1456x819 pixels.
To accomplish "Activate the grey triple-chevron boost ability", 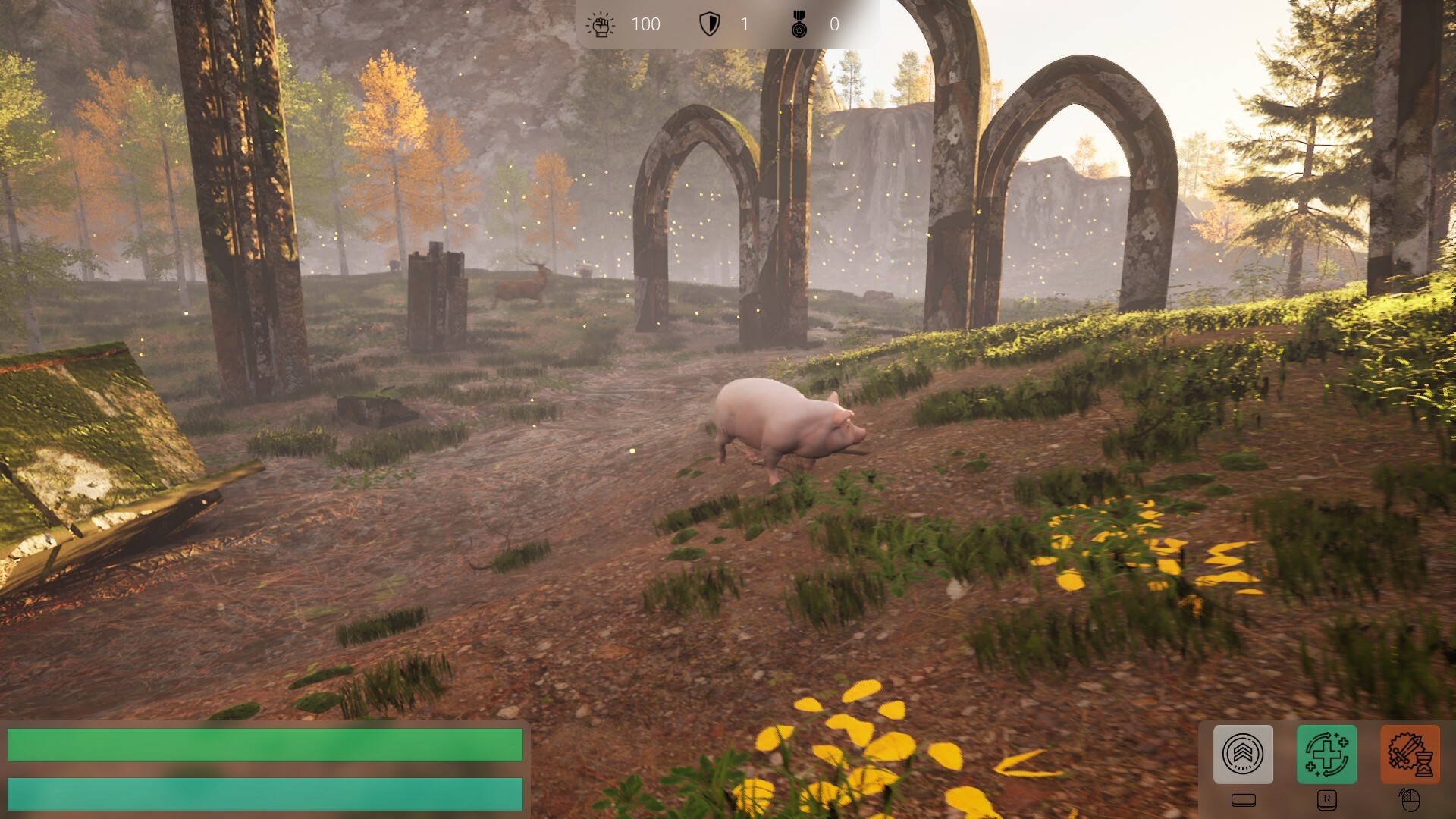I will [1243, 754].
